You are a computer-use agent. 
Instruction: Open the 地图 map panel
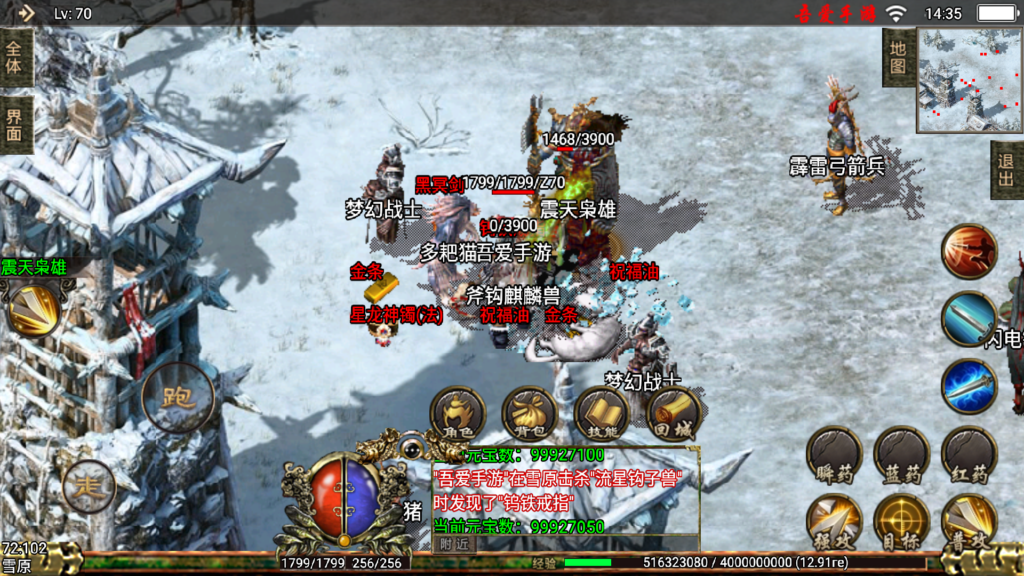[x=898, y=57]
